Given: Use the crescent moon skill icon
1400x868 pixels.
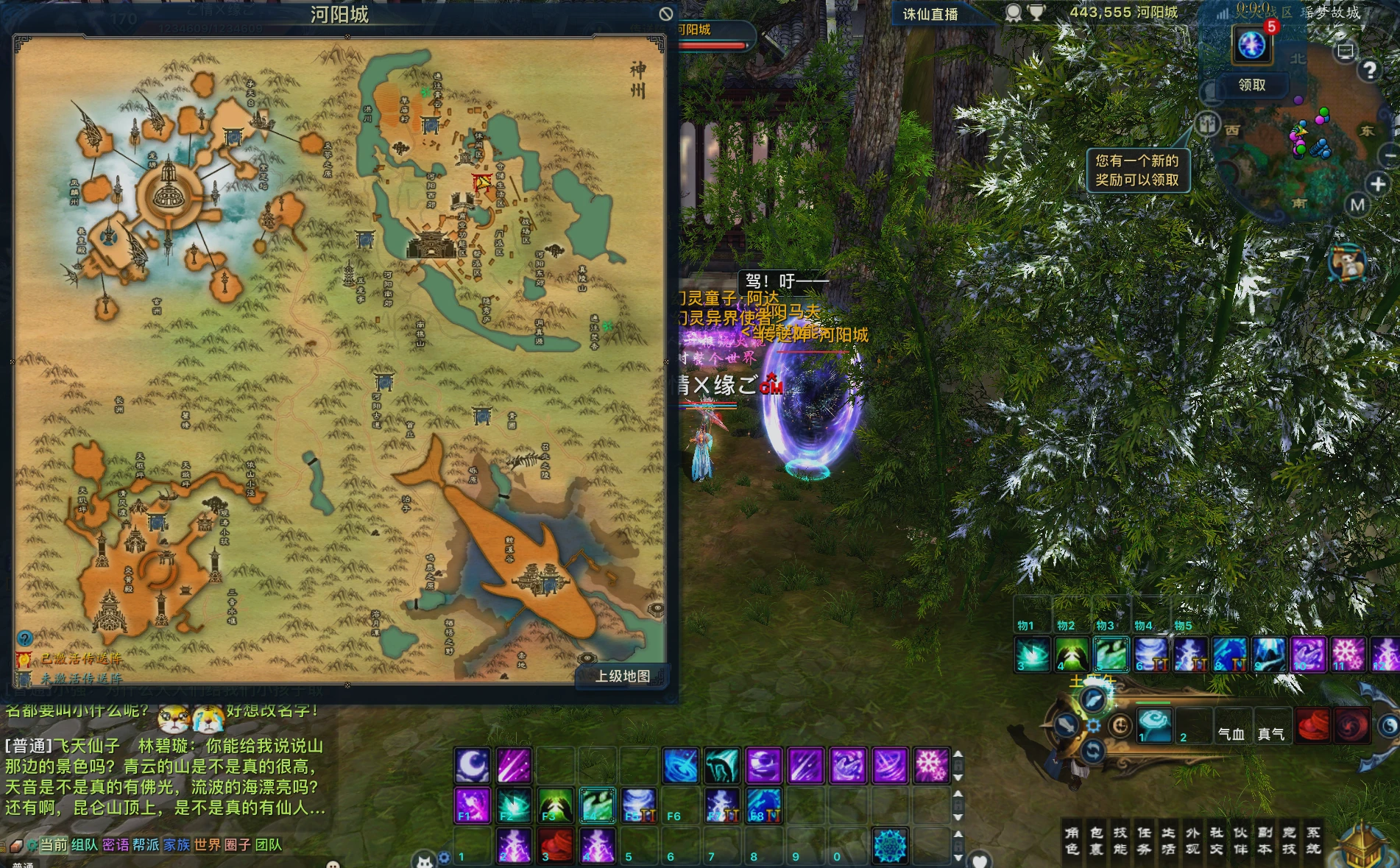Looking at the screenshot, I should (x=472, y=765).
